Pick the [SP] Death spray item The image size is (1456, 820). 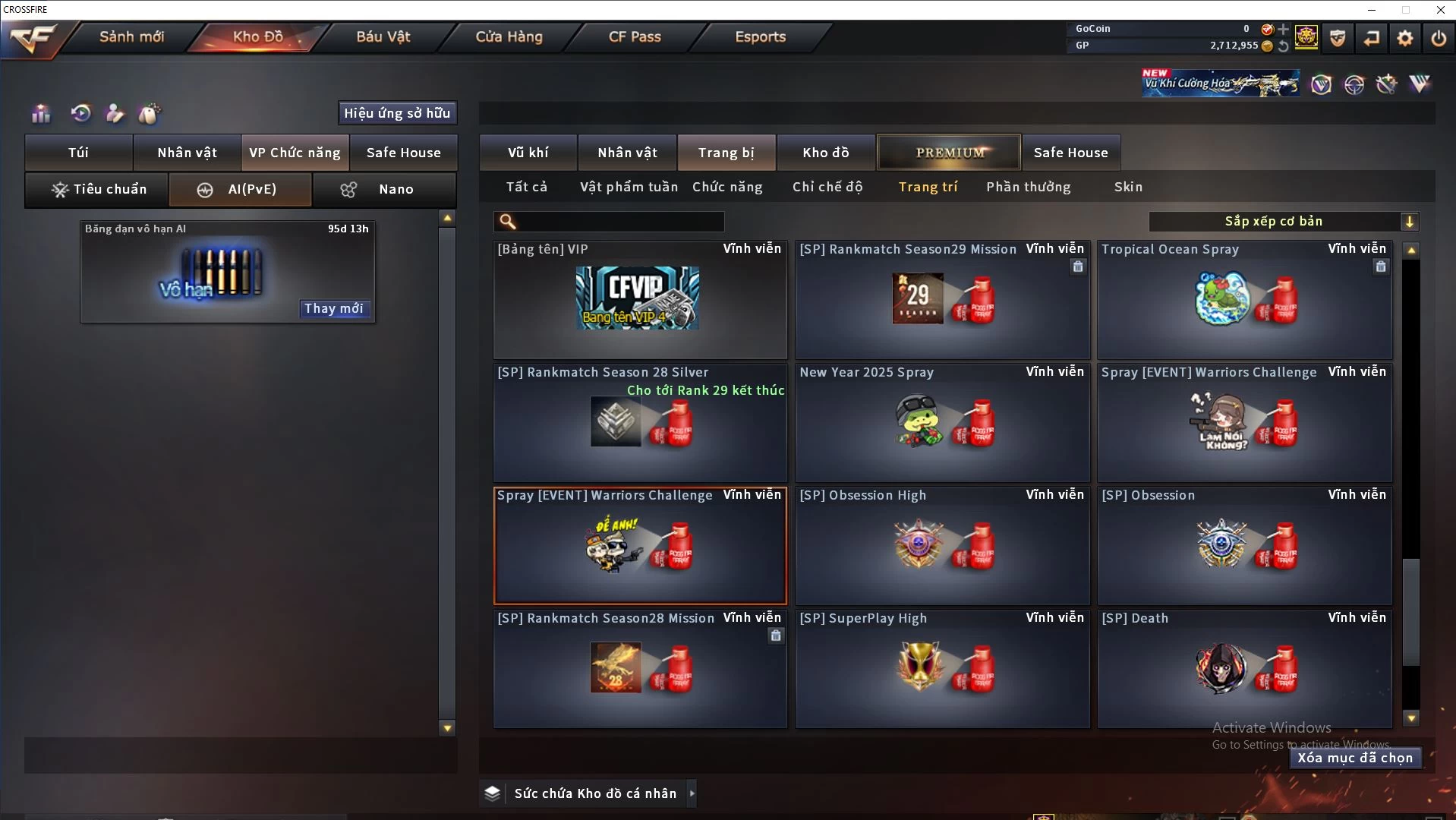1244,668
